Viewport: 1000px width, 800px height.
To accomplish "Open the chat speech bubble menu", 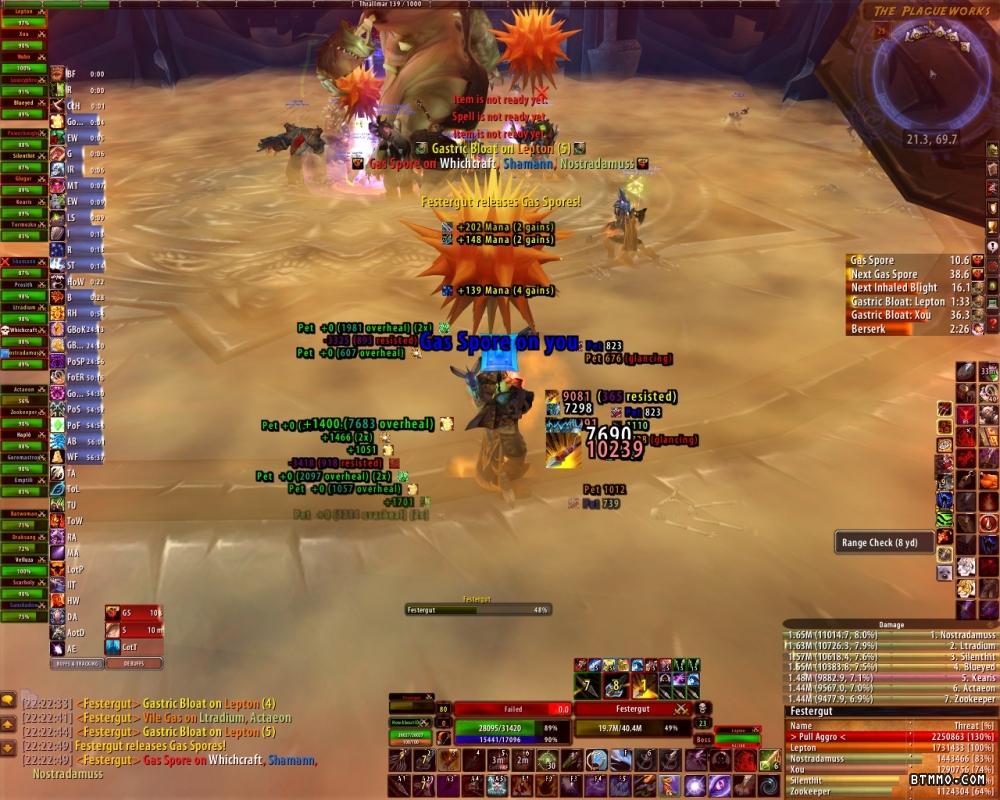I will coord(8,700).
